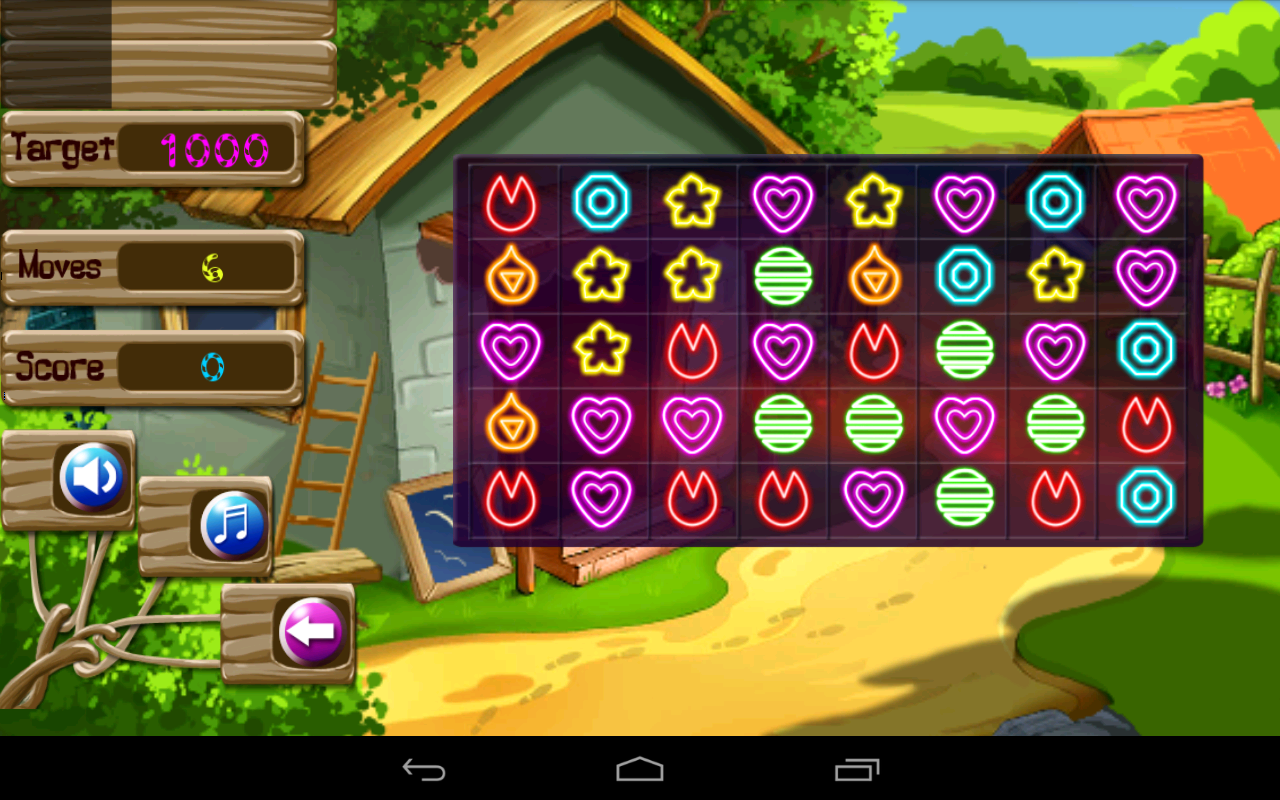Image resolution: width=1280 pixels, height=800 pixels.
Task: Select the magenta heart in the middle of board
Action: pyautogui.click(x=782, y=350)
